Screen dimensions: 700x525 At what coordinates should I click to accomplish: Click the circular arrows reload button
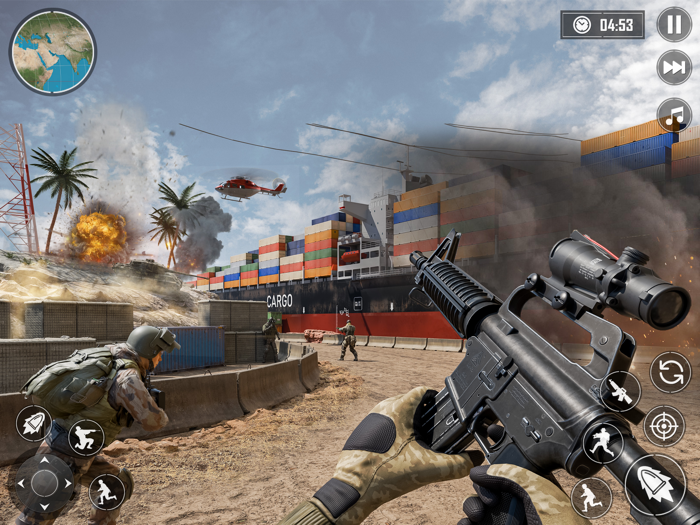point(670,373)
